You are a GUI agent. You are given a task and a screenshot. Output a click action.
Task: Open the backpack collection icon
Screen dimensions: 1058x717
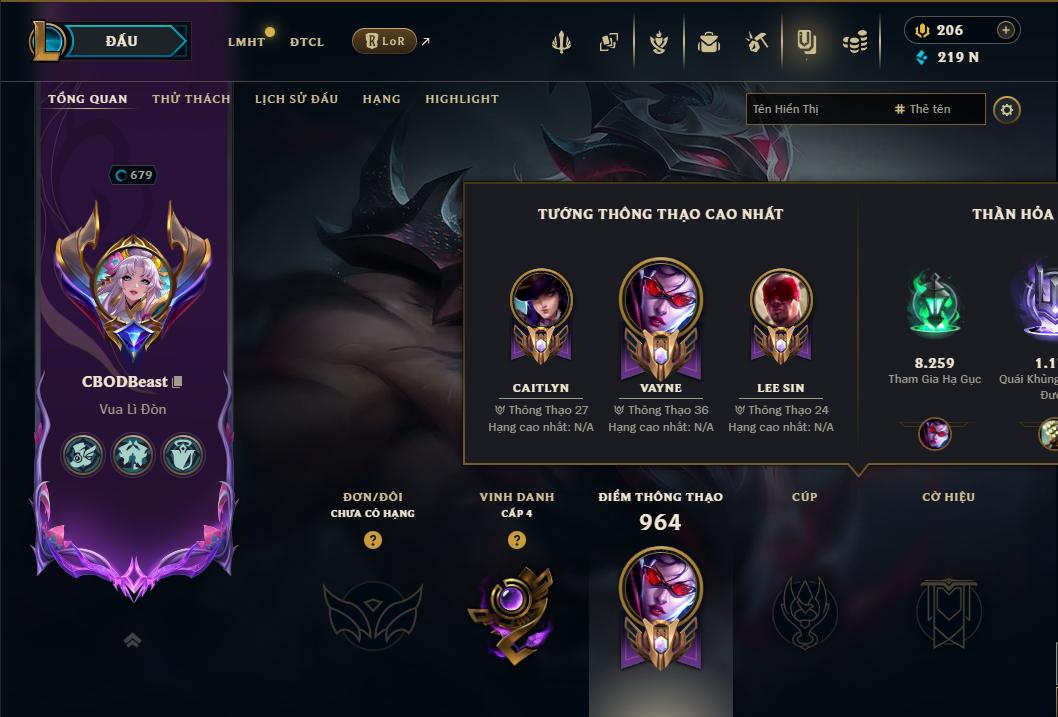click(709, 42)
